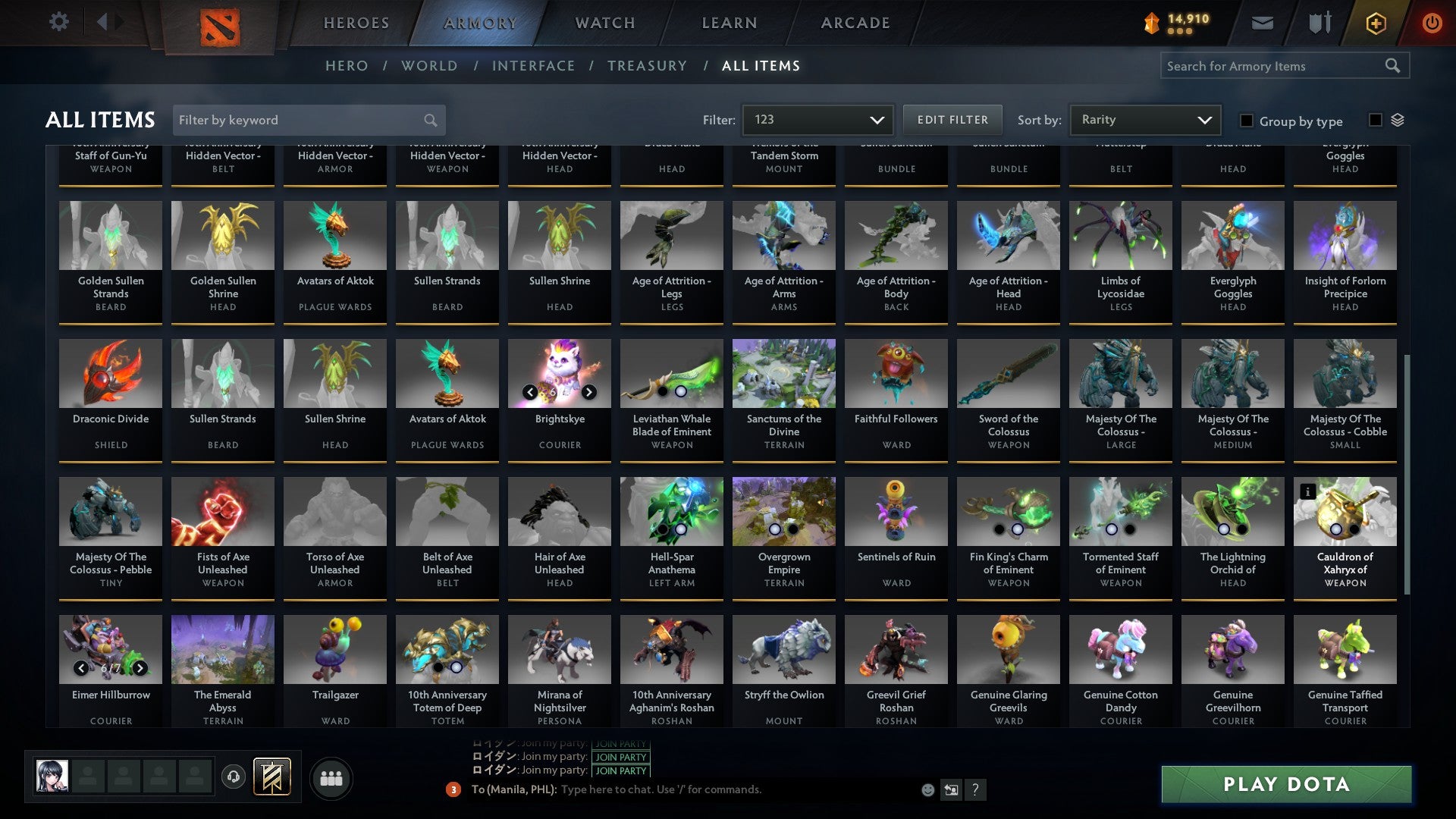Viewport: 1456px width, 819px height.
Task: Open the friends list icon
Action: coord(331,777)
